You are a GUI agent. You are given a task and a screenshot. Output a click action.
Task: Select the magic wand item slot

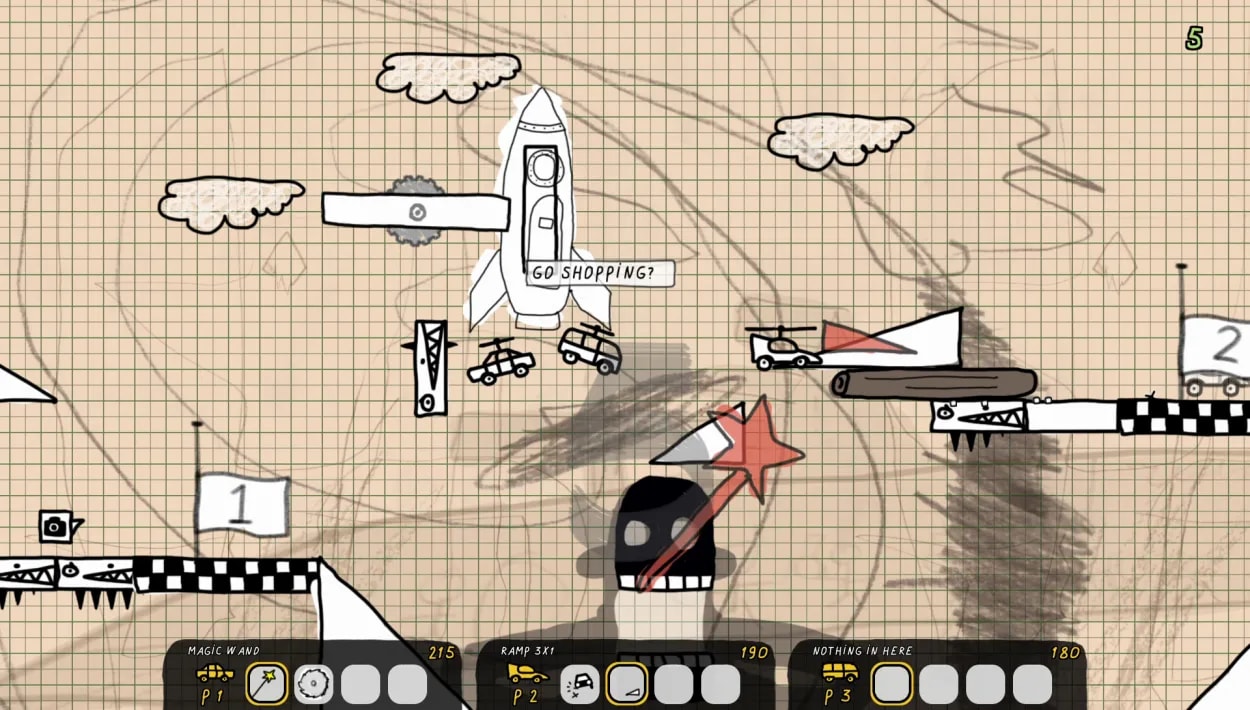click(267, 684)
